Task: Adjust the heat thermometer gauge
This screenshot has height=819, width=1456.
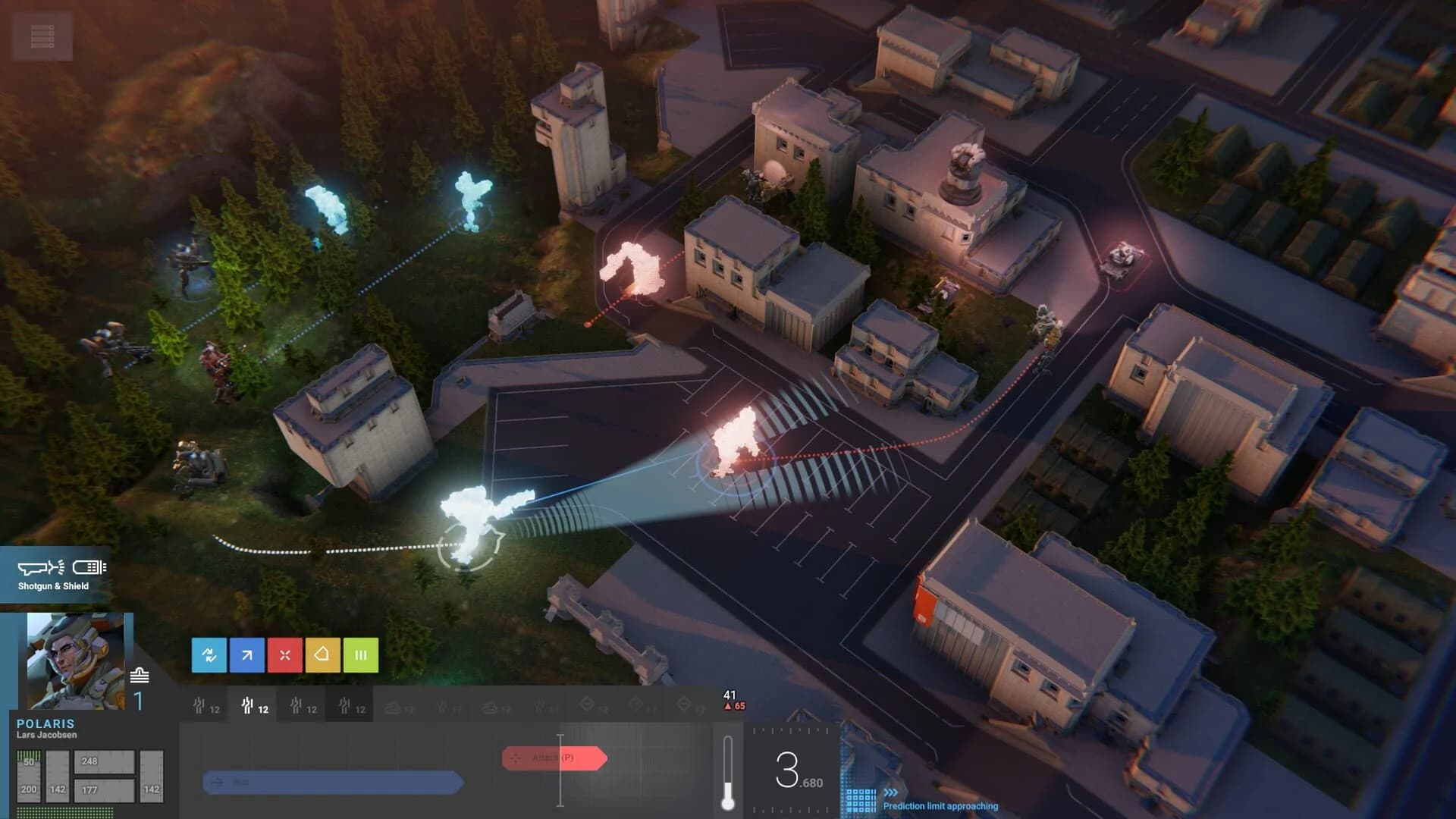Action: point(729,773)
